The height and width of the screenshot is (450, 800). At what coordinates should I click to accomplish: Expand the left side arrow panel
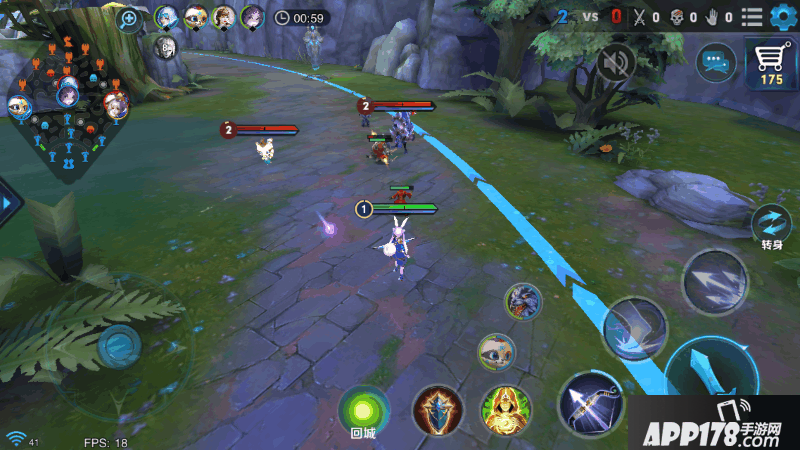coord(9,203)
